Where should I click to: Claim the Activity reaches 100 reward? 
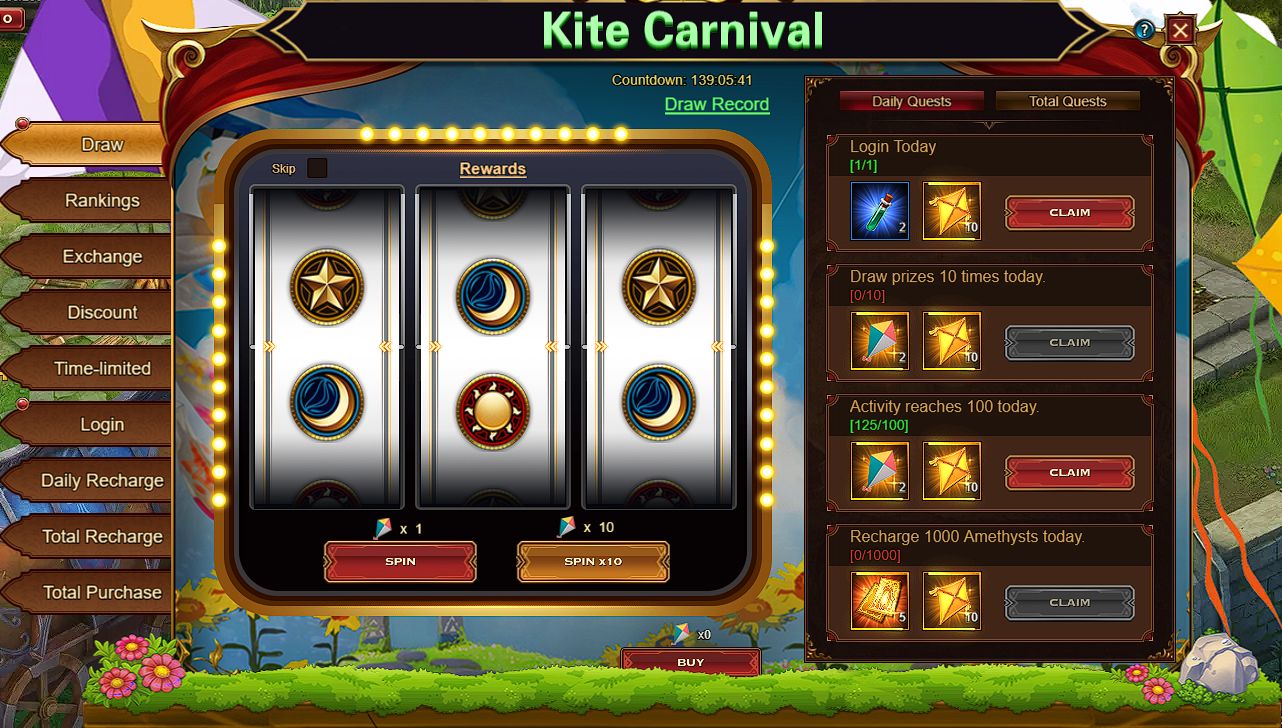pyautogui.click(x=1069, y=473)
